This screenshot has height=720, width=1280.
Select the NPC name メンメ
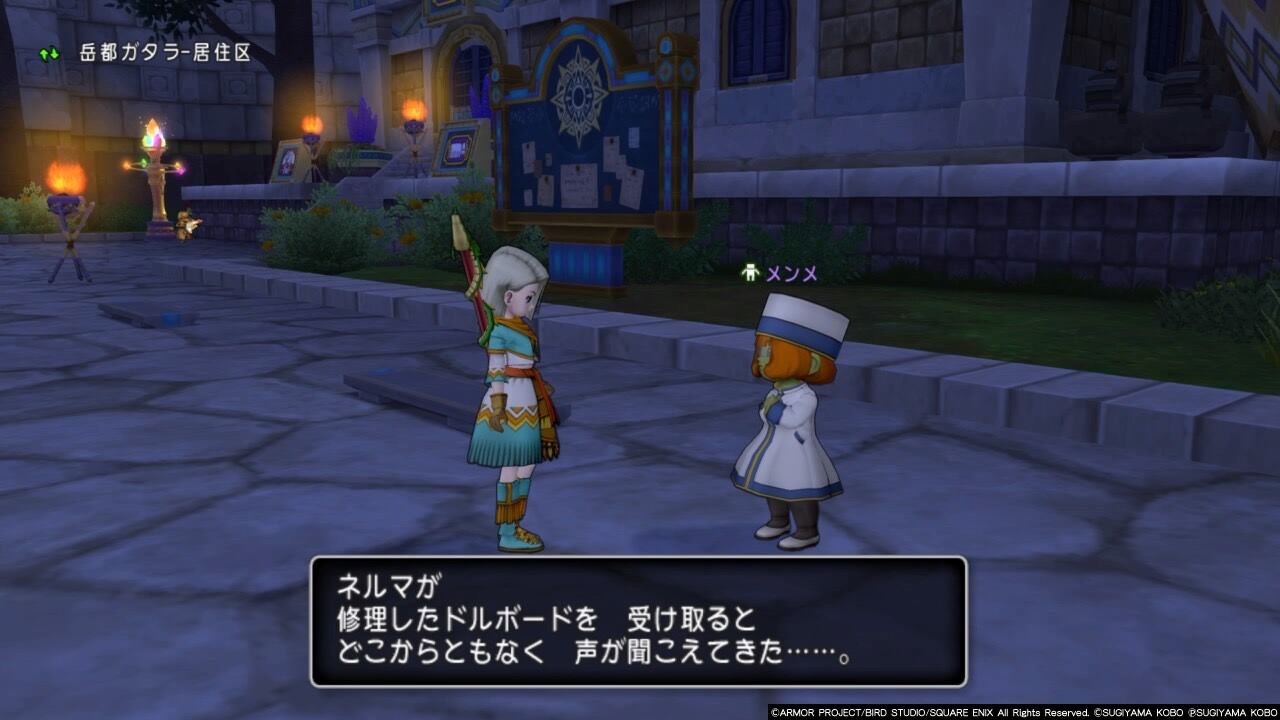(790, 274)
